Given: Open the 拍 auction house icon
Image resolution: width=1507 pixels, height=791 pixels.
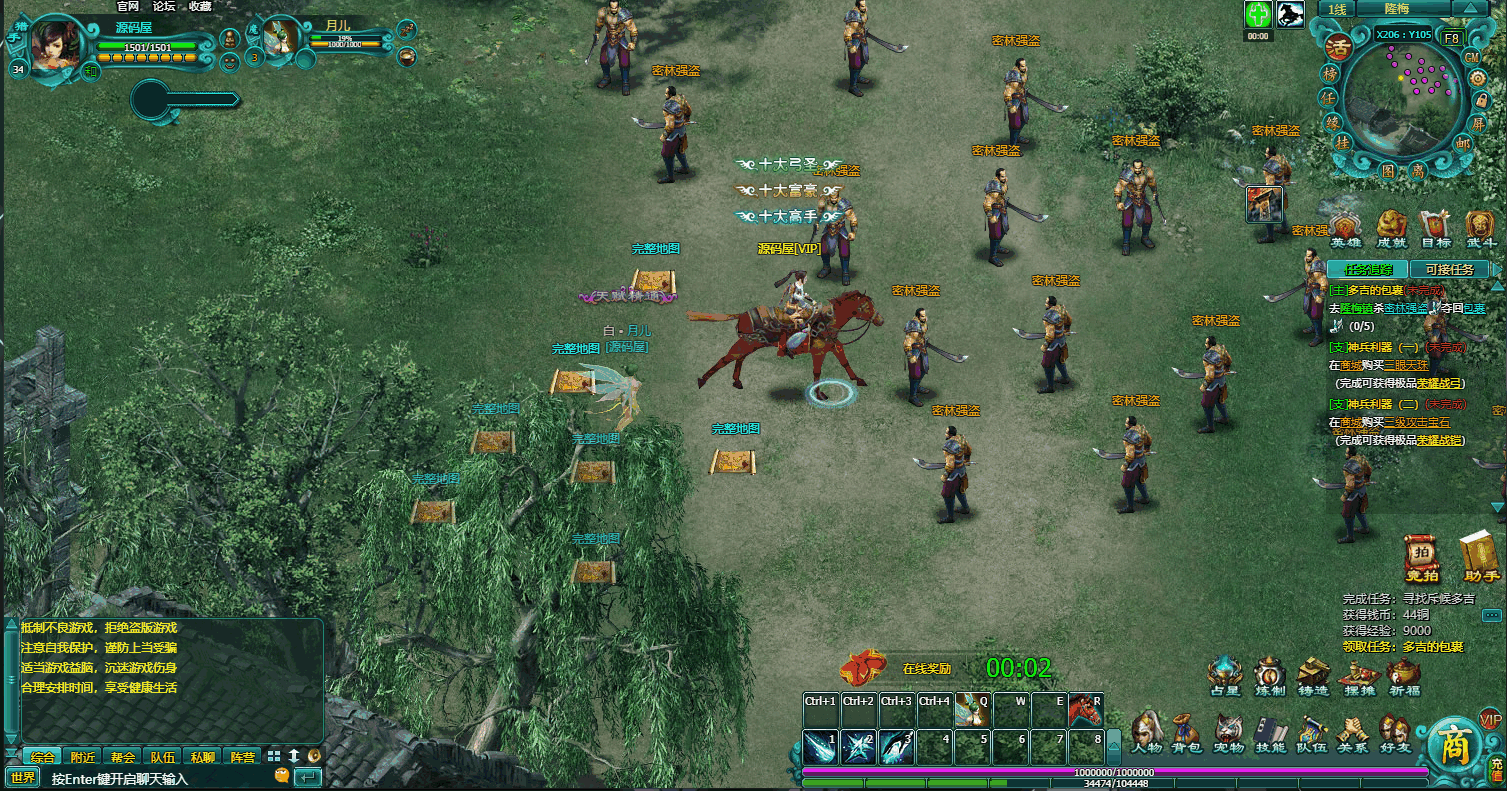Looking at the screenshot, I should click(x=1421, y=558).
